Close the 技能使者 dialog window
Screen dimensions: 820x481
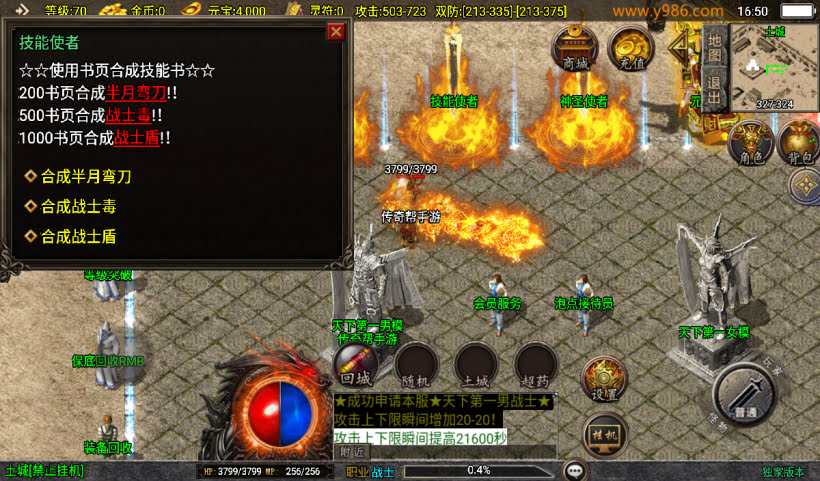[336, 31]
